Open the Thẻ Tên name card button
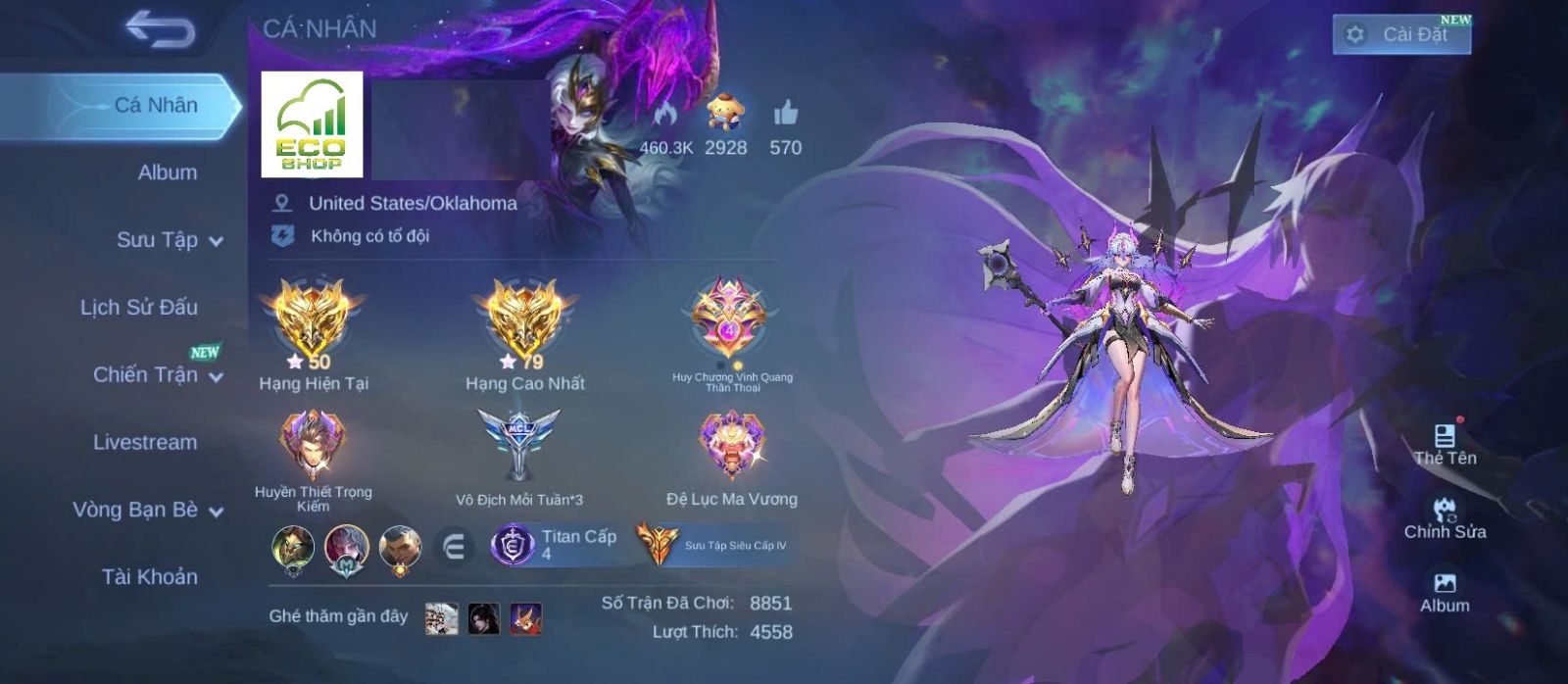 pos(1445,444)
